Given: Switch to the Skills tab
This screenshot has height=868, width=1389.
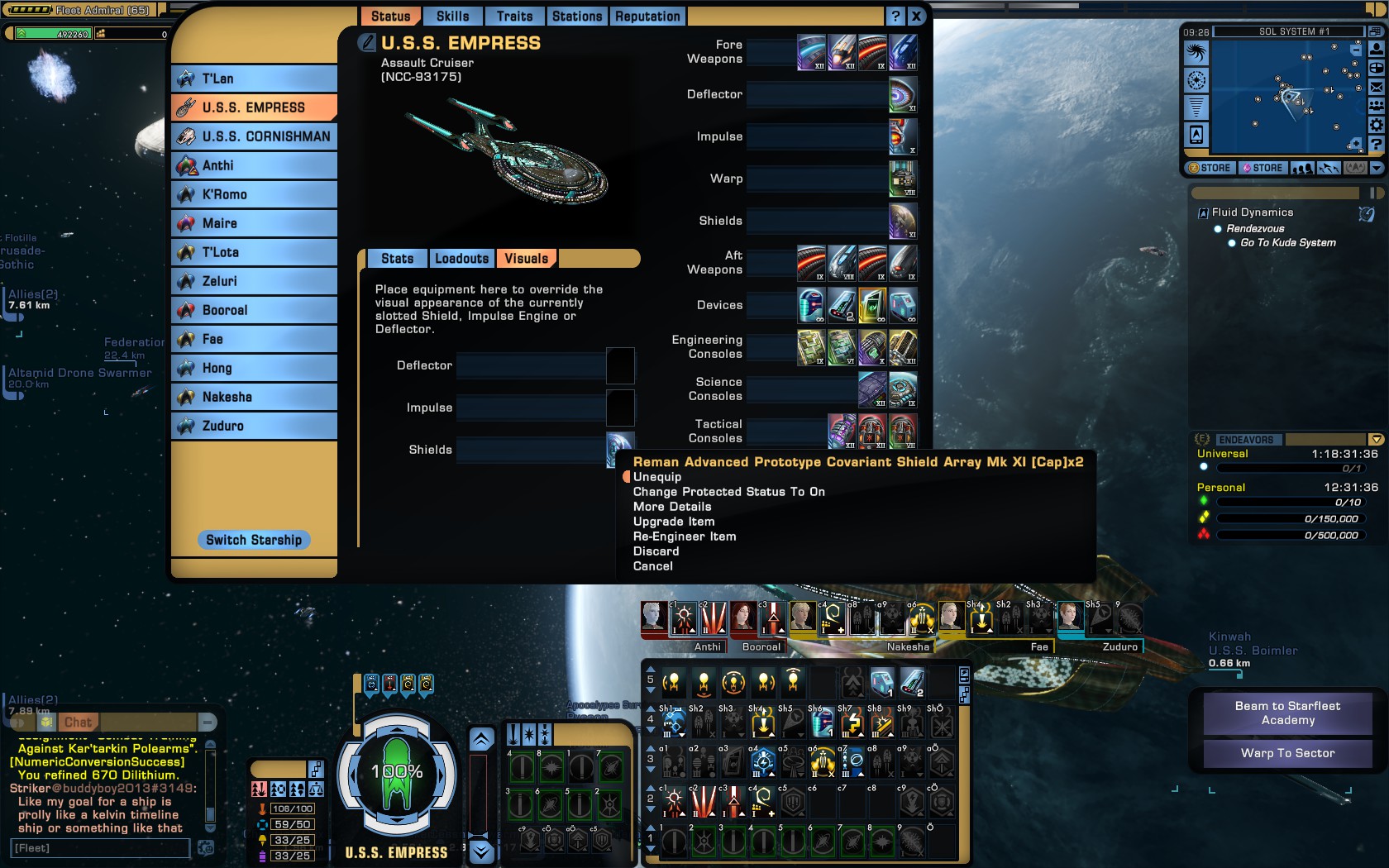Looking at the screenshot, I should (452, 17).
